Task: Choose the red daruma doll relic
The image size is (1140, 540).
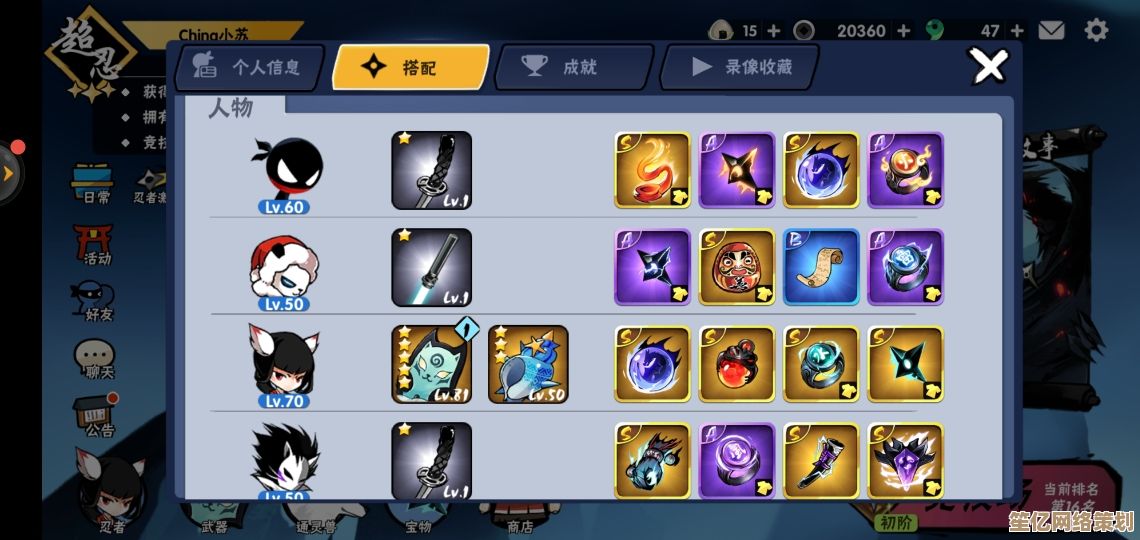Action: coord(737,267)
